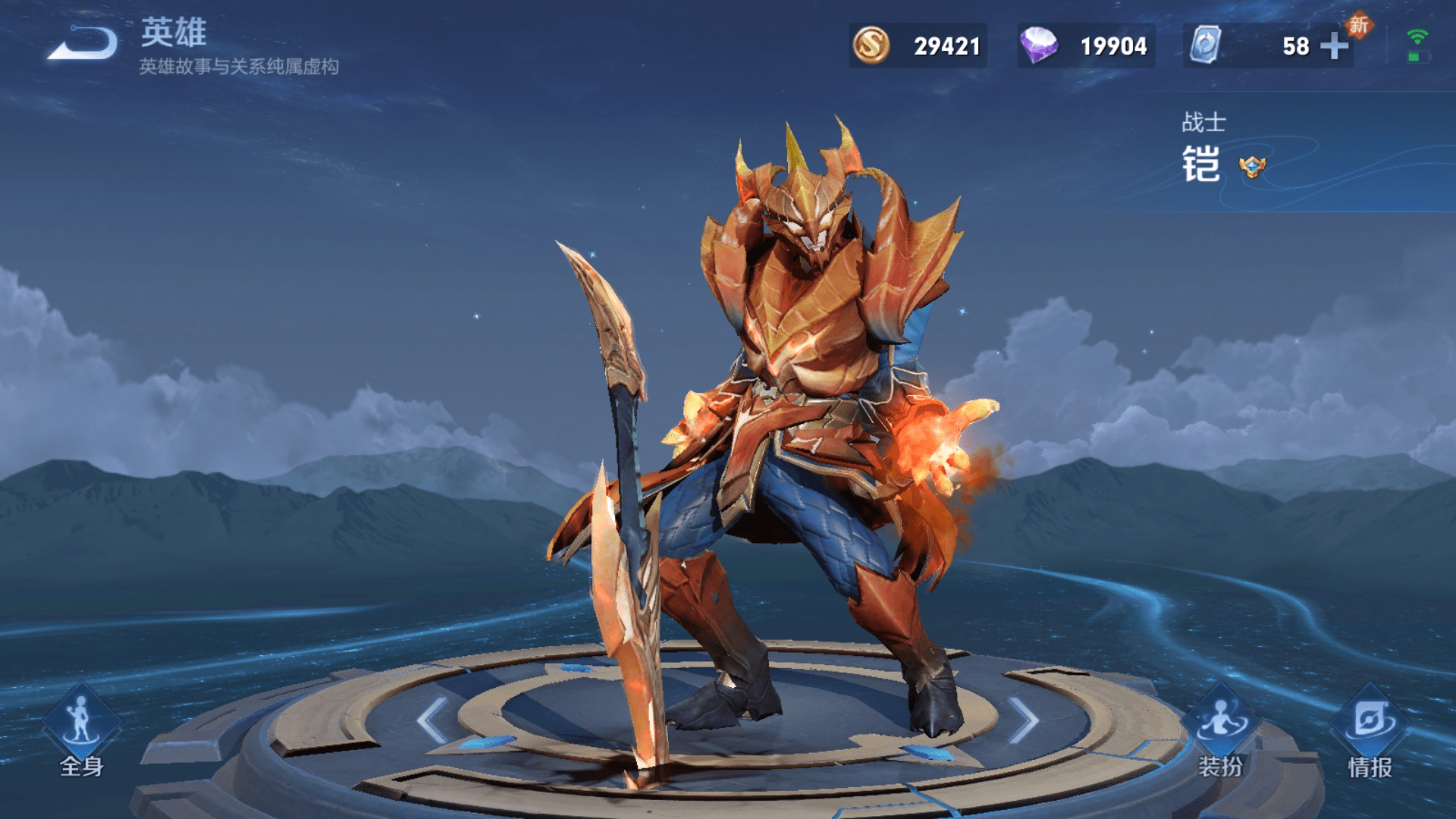Click the badge icon beside hero name 铠
Viewport: 1456px width, 819px height.
[x=1252, y=167]
